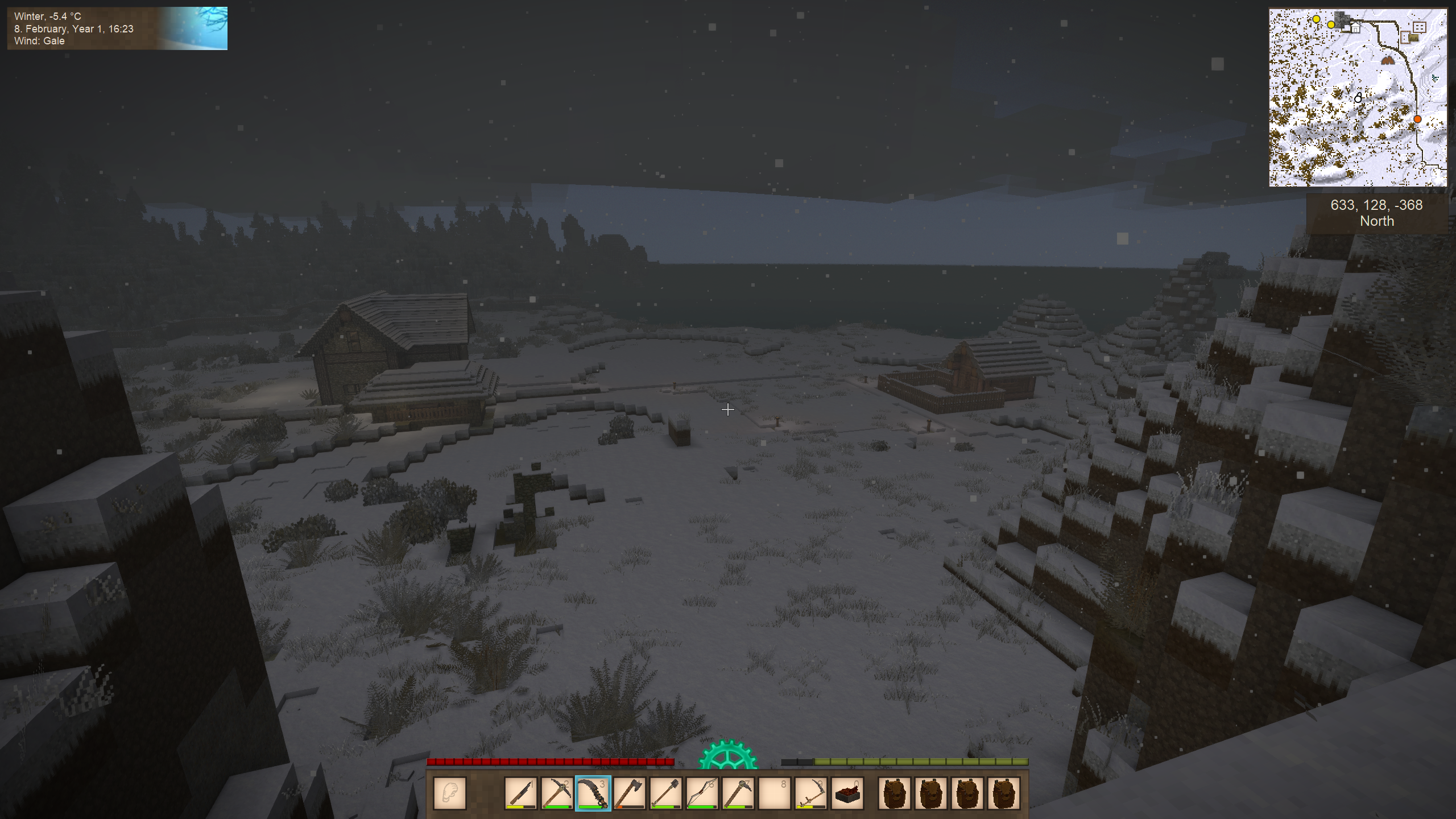Viewport: 1456px width, 819px height.
Task: Click the off-hand slot with hand outline
Action: tap(449, 793)
